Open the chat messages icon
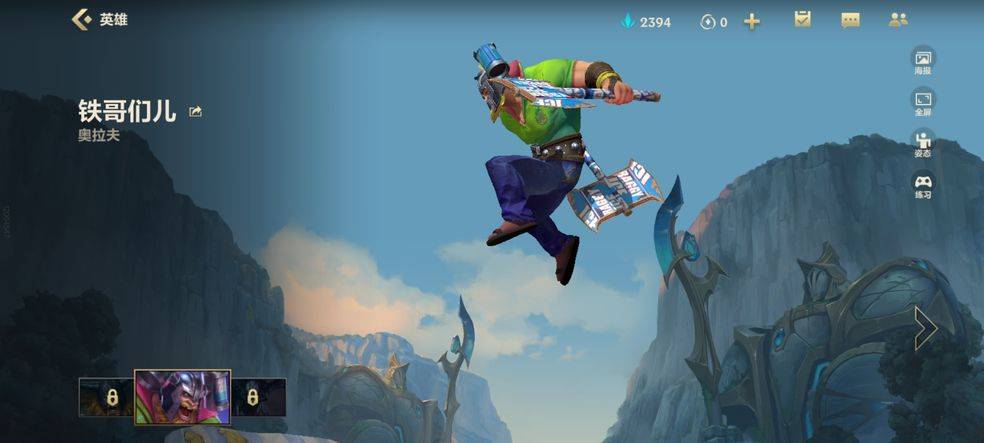 (x=850, y=20)
